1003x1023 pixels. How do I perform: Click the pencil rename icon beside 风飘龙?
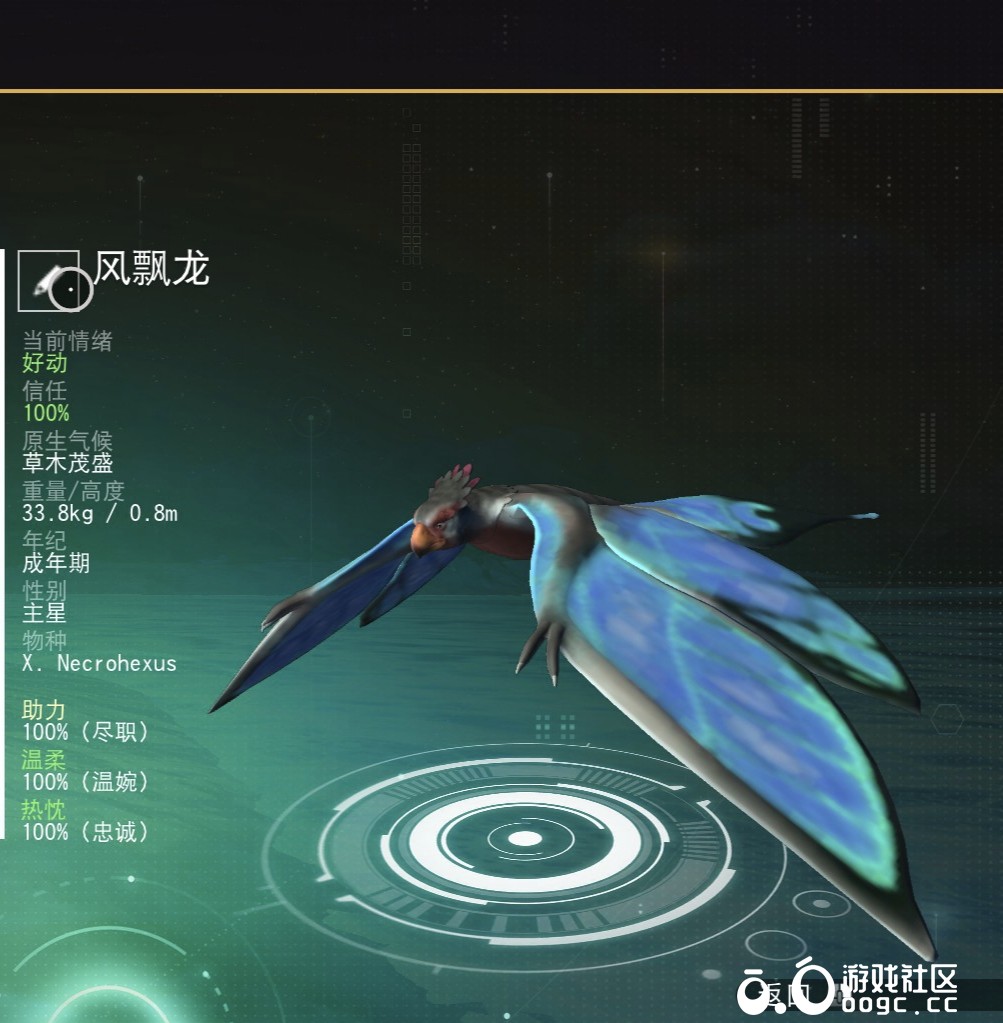pos(50,281)
